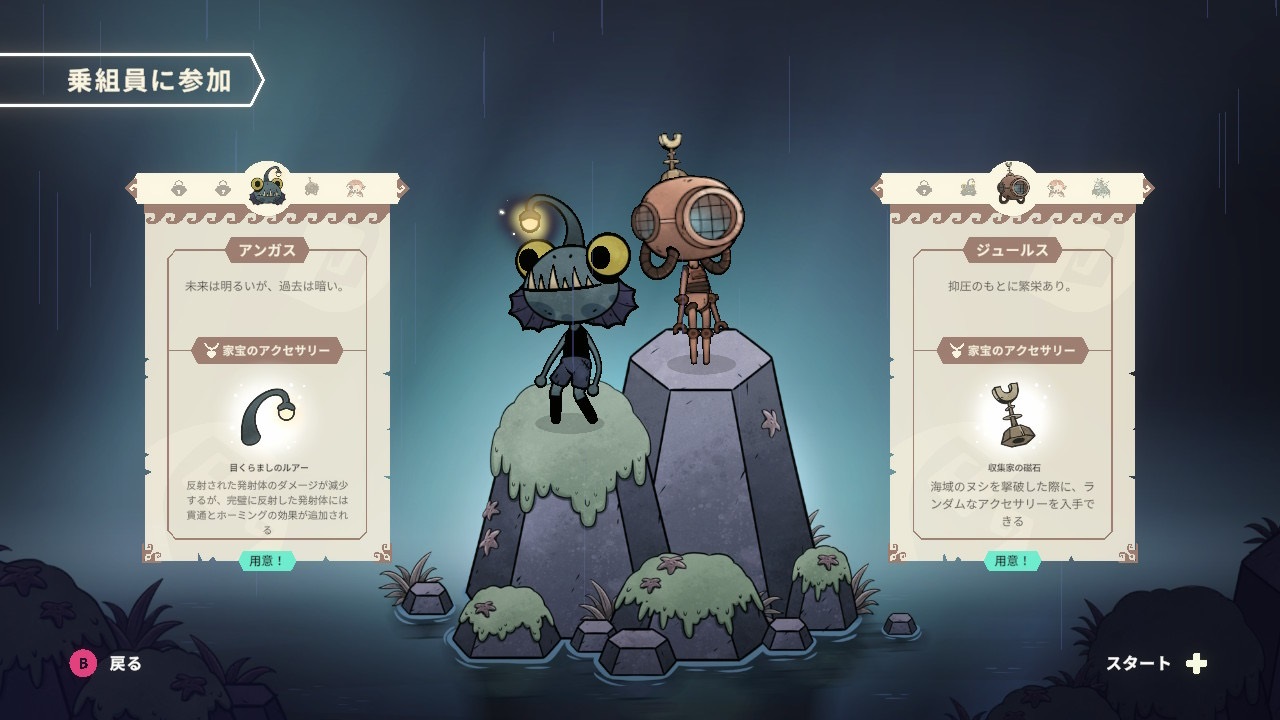Go back with the 戻る button
The image size is (1280, 720).
pos(106,663)
